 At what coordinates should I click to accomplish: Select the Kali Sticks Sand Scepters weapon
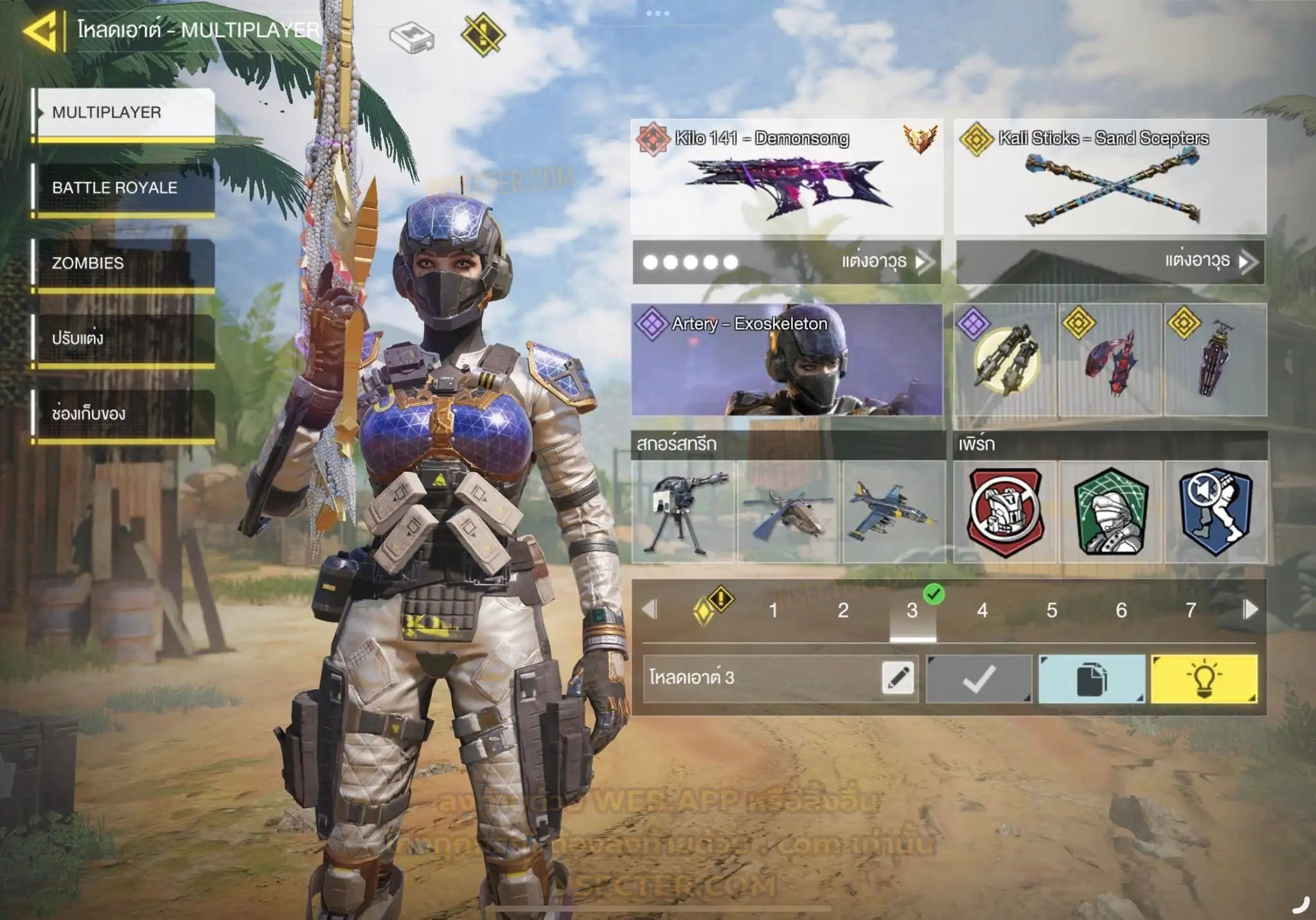coord(1110,176)
